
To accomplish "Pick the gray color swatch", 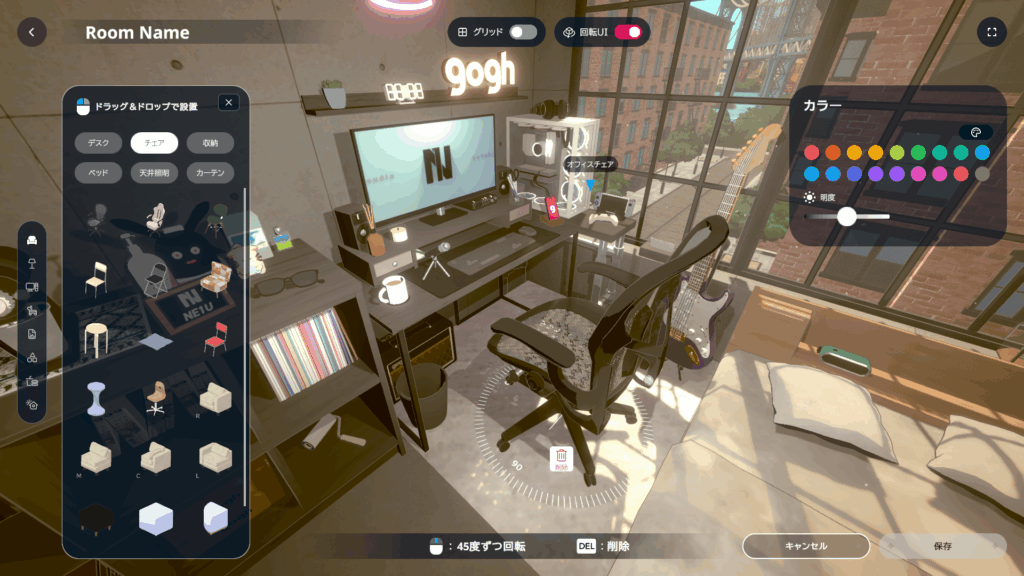I will [982, 174].
